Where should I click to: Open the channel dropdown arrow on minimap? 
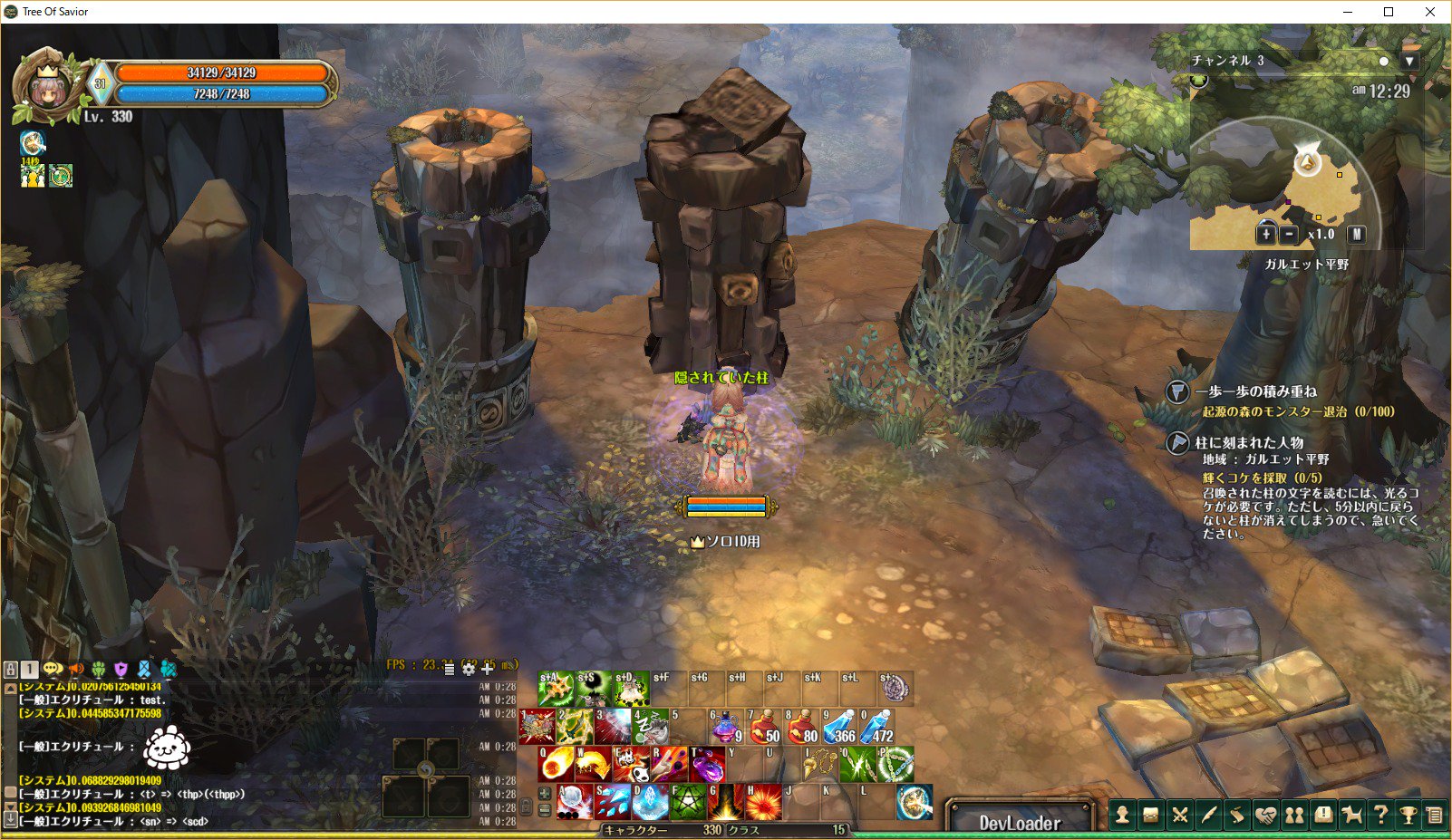coord(1409,60)
